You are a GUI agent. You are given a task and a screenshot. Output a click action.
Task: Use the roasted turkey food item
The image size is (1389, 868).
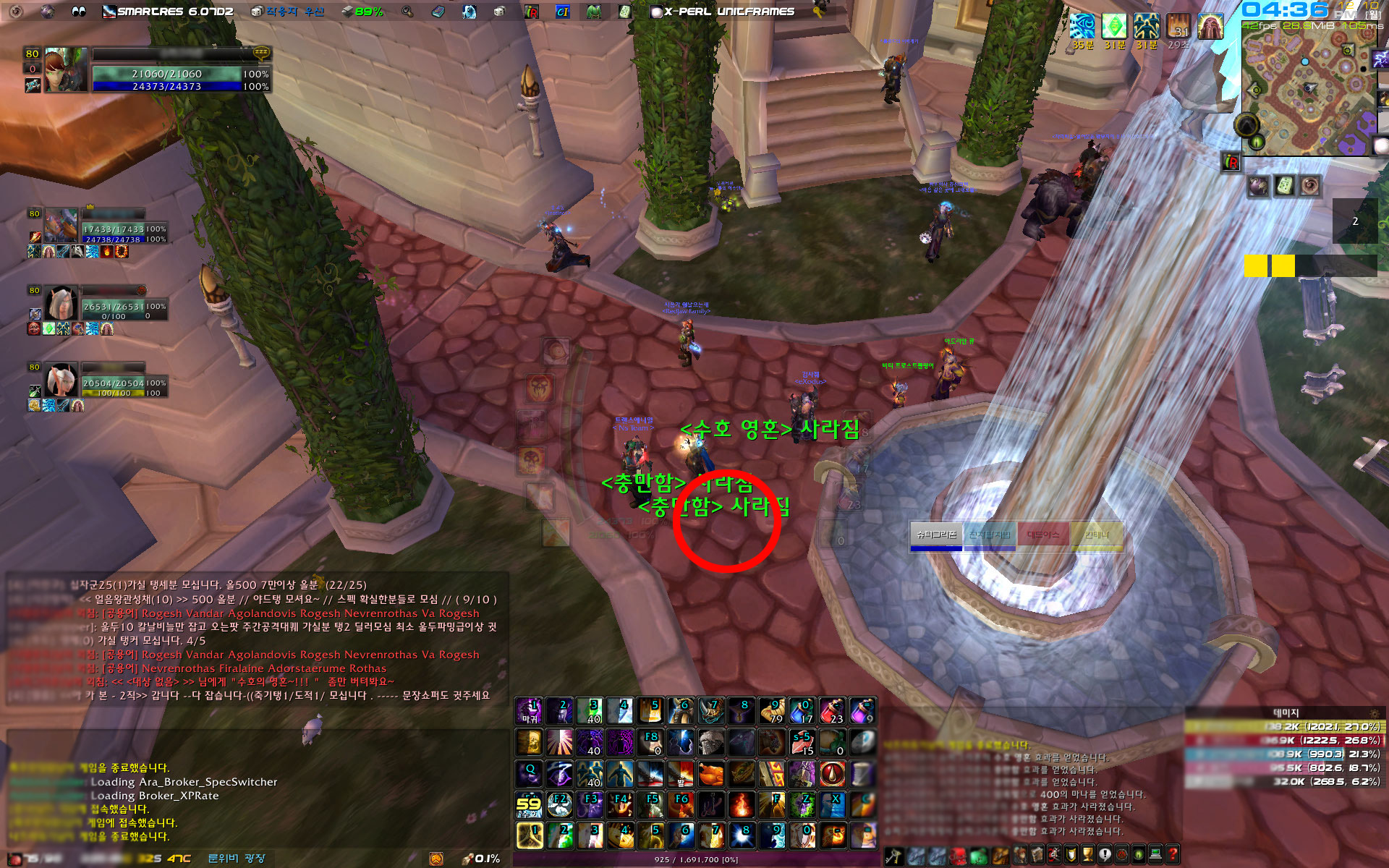[x=711, y=774]
